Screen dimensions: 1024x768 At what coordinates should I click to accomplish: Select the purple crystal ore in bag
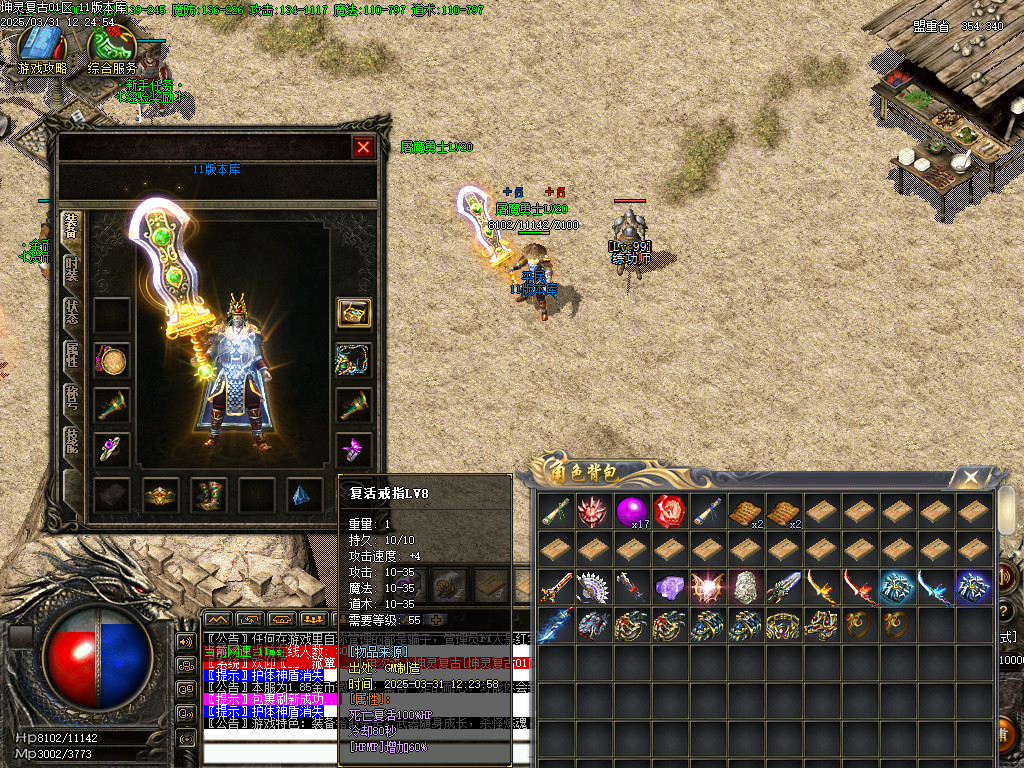670,587
